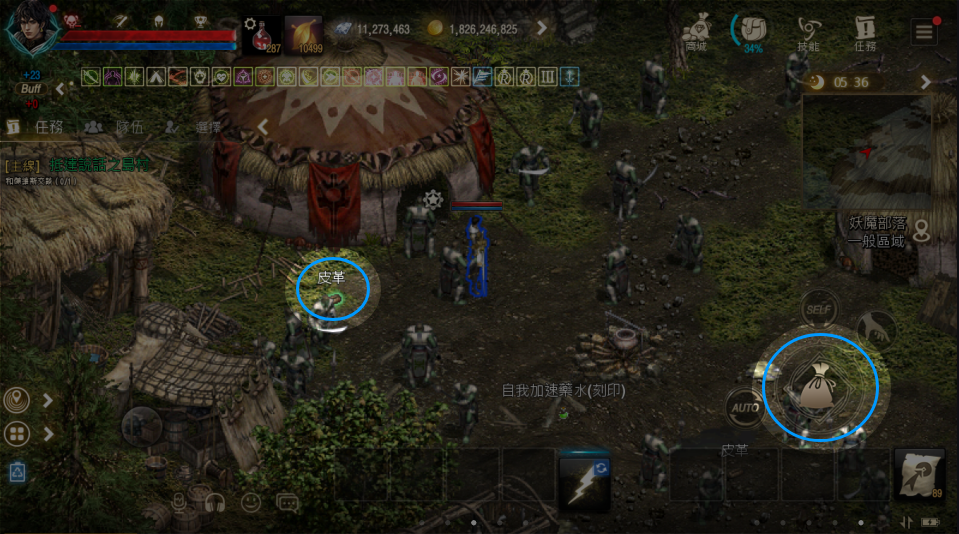Open the chat bubble window
959x534 pixels.
(288, 502)
